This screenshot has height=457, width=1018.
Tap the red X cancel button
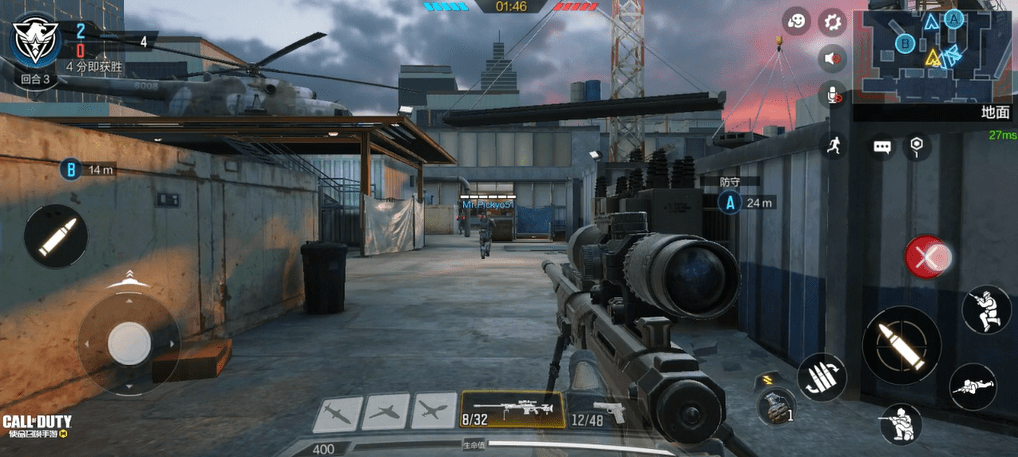927,257
